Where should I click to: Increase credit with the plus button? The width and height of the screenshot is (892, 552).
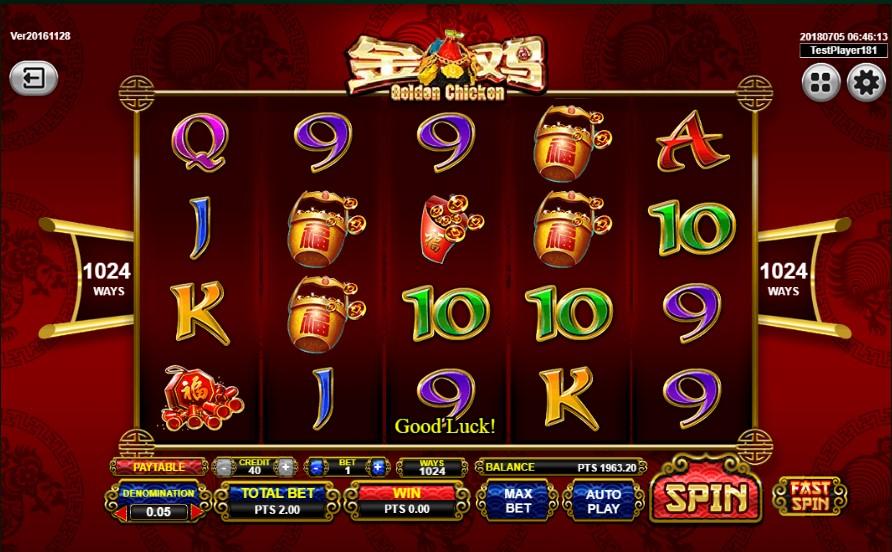285,467
